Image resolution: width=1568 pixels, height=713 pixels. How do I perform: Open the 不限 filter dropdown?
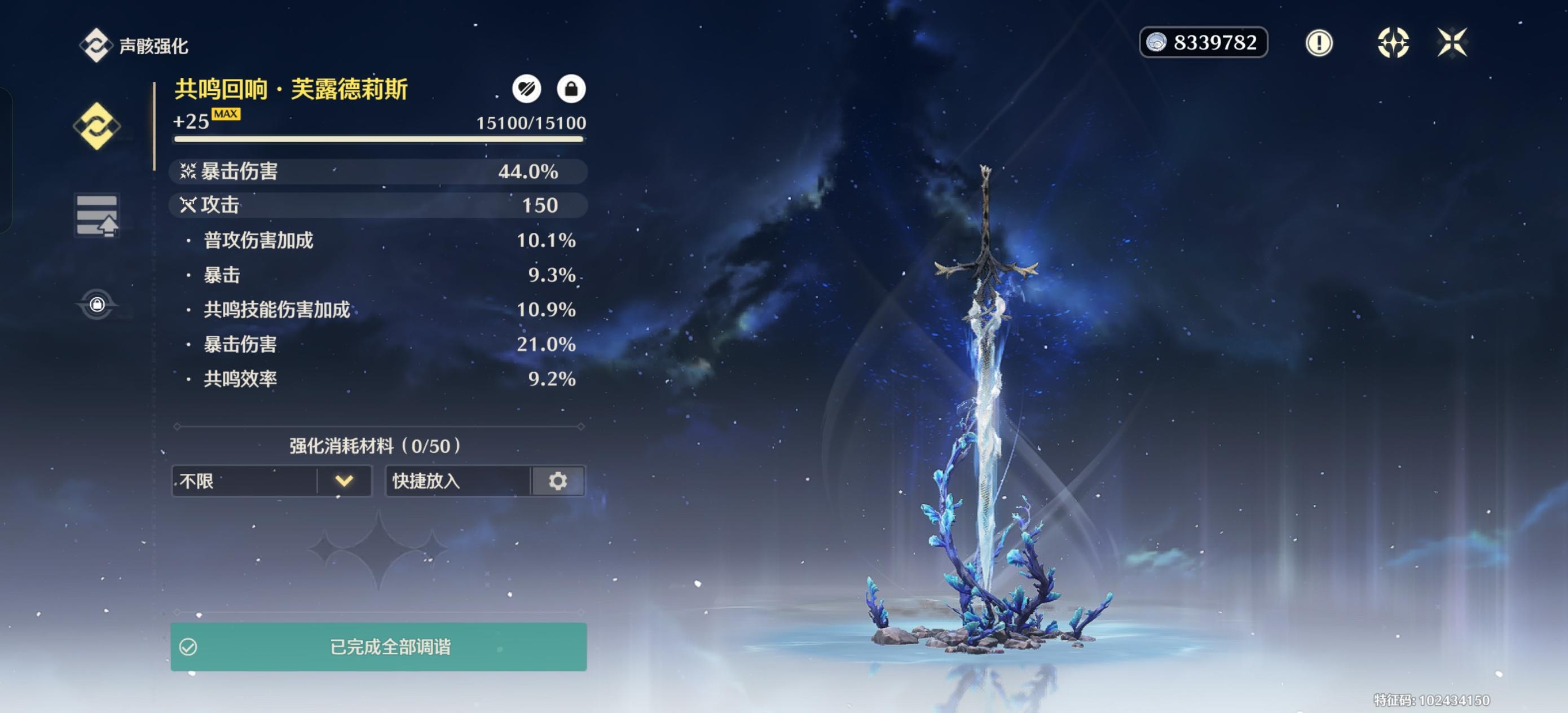pyautogui.click(x=271, y=481)
